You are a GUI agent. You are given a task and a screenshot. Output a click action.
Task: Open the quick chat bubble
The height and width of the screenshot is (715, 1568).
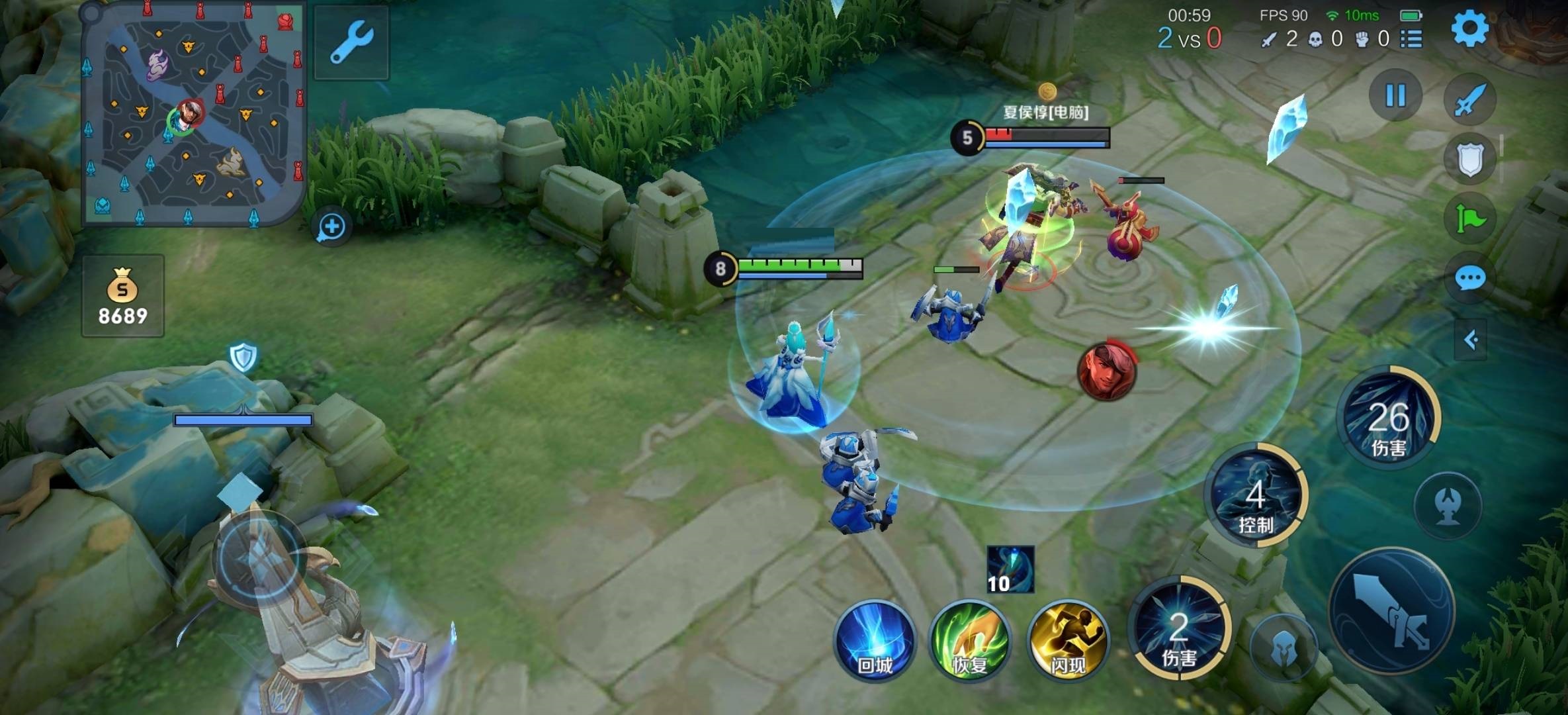point(1469,279)
